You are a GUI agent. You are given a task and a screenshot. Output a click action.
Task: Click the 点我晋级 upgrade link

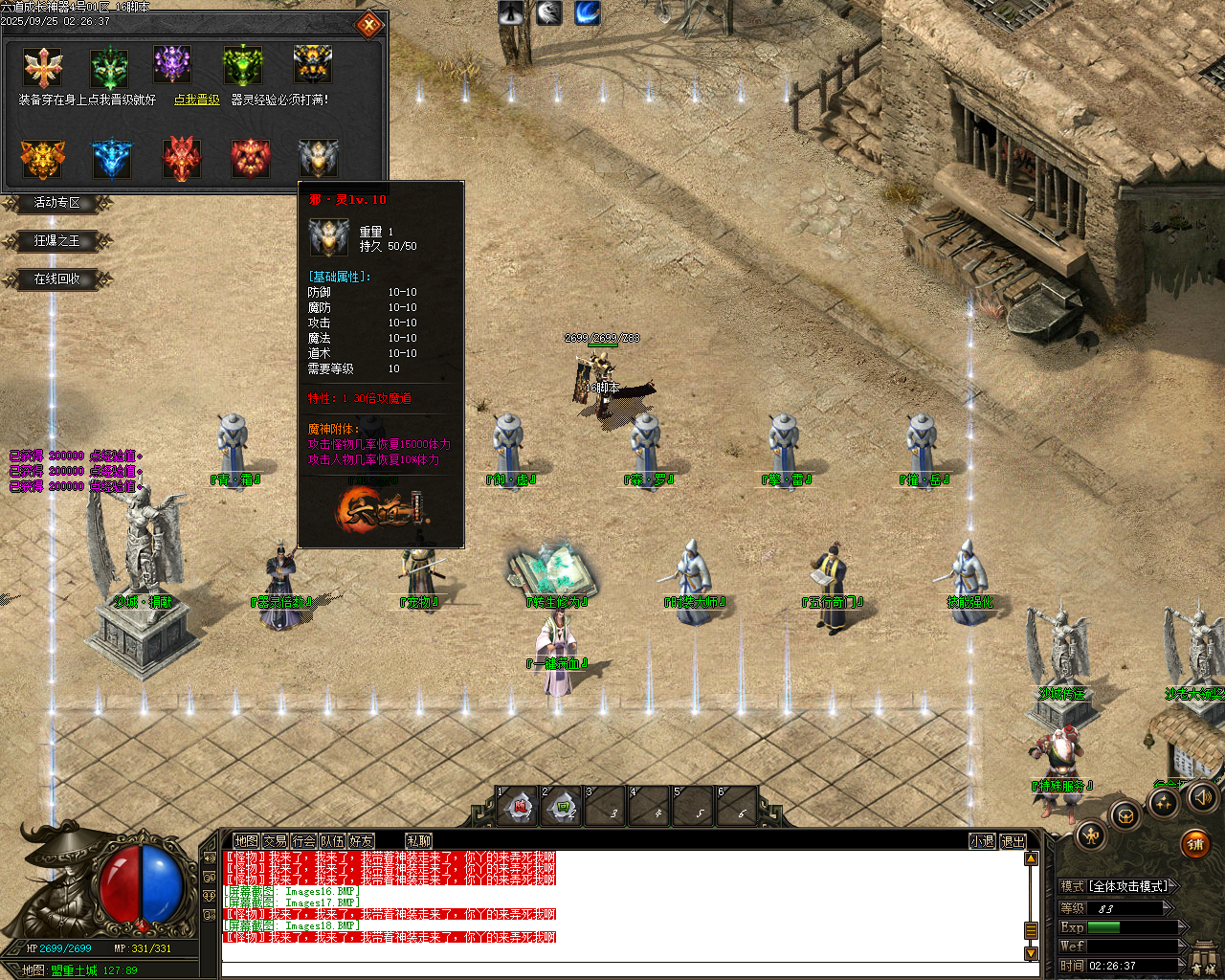click(197, 99)
